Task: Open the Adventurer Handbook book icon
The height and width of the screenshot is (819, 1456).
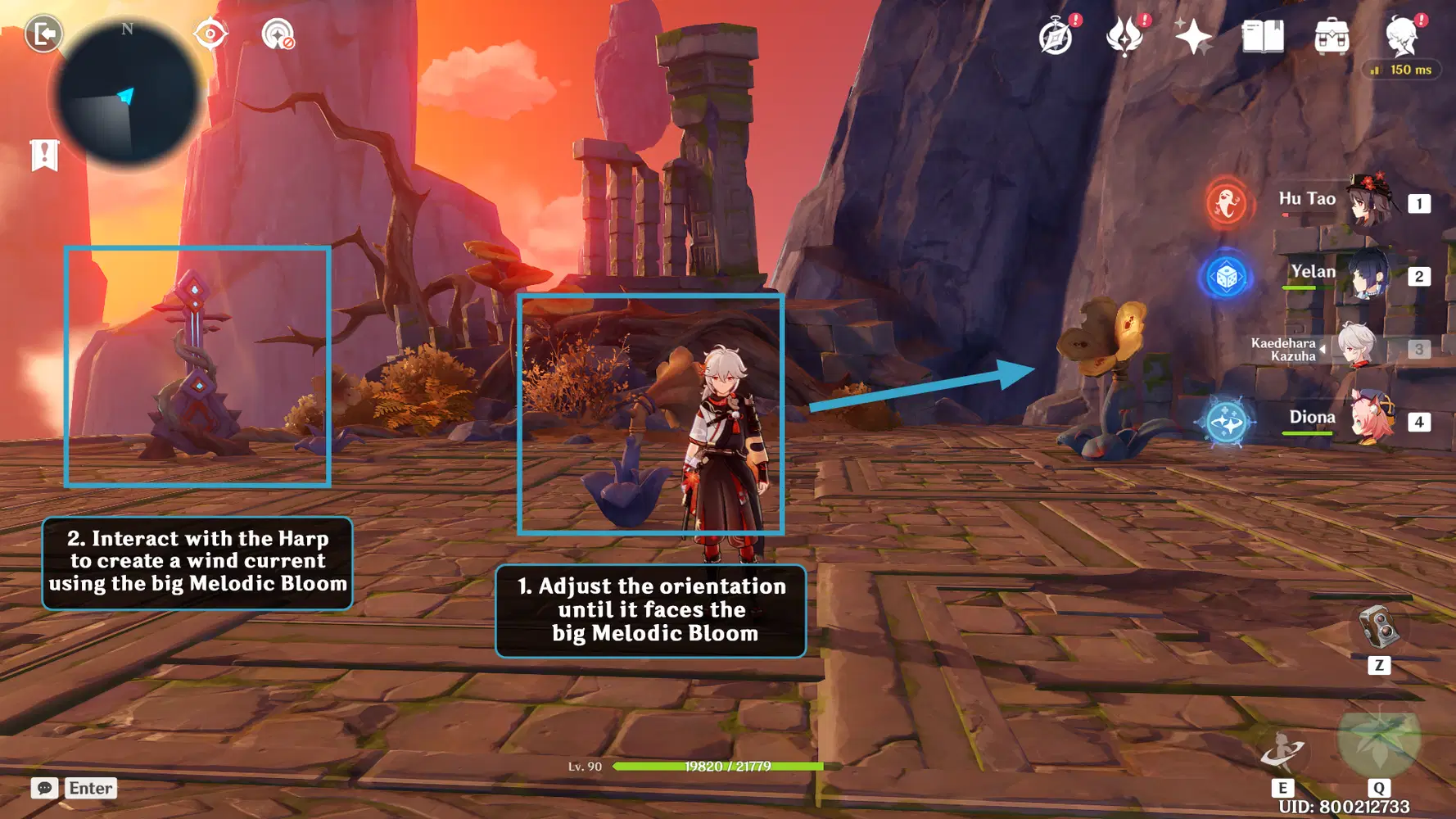Action: tap(1262, 37)
